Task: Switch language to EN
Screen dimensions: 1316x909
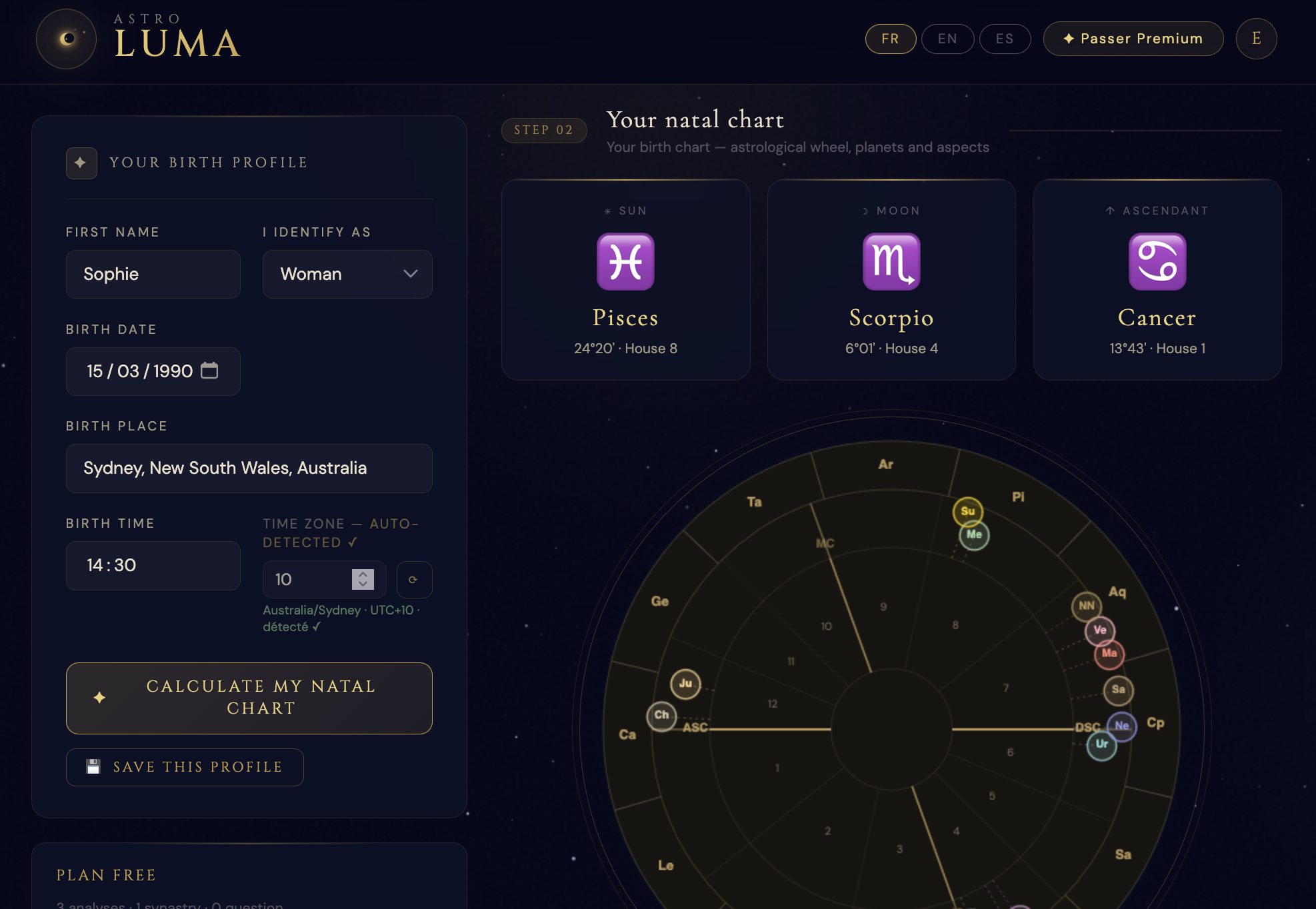Action: coord(947,39)
